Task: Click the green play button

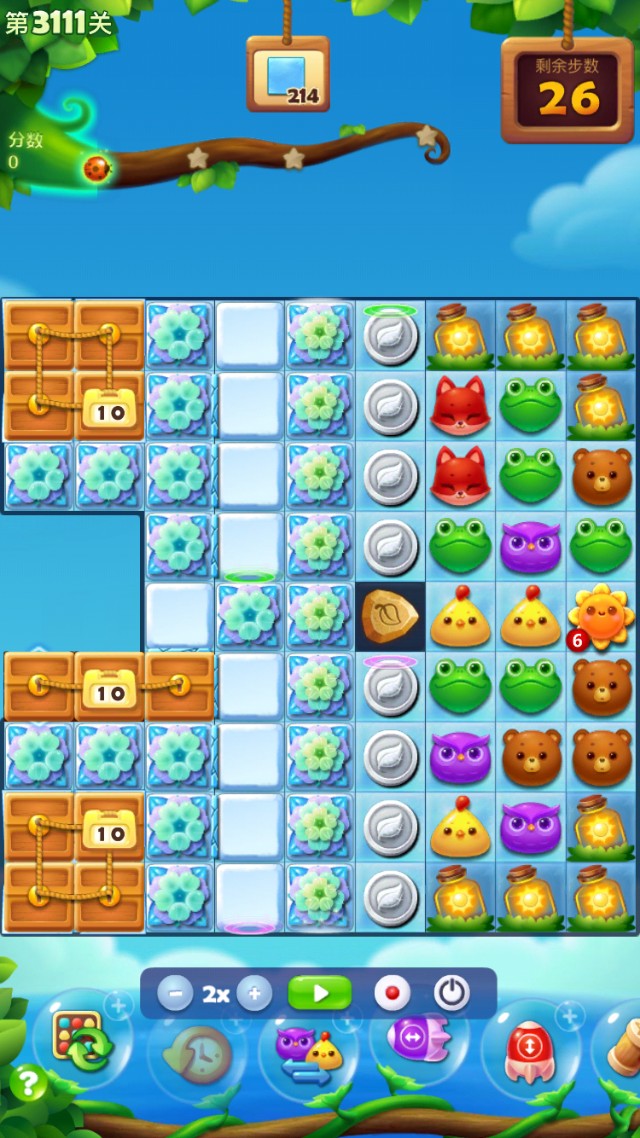Action: (320, 994)
